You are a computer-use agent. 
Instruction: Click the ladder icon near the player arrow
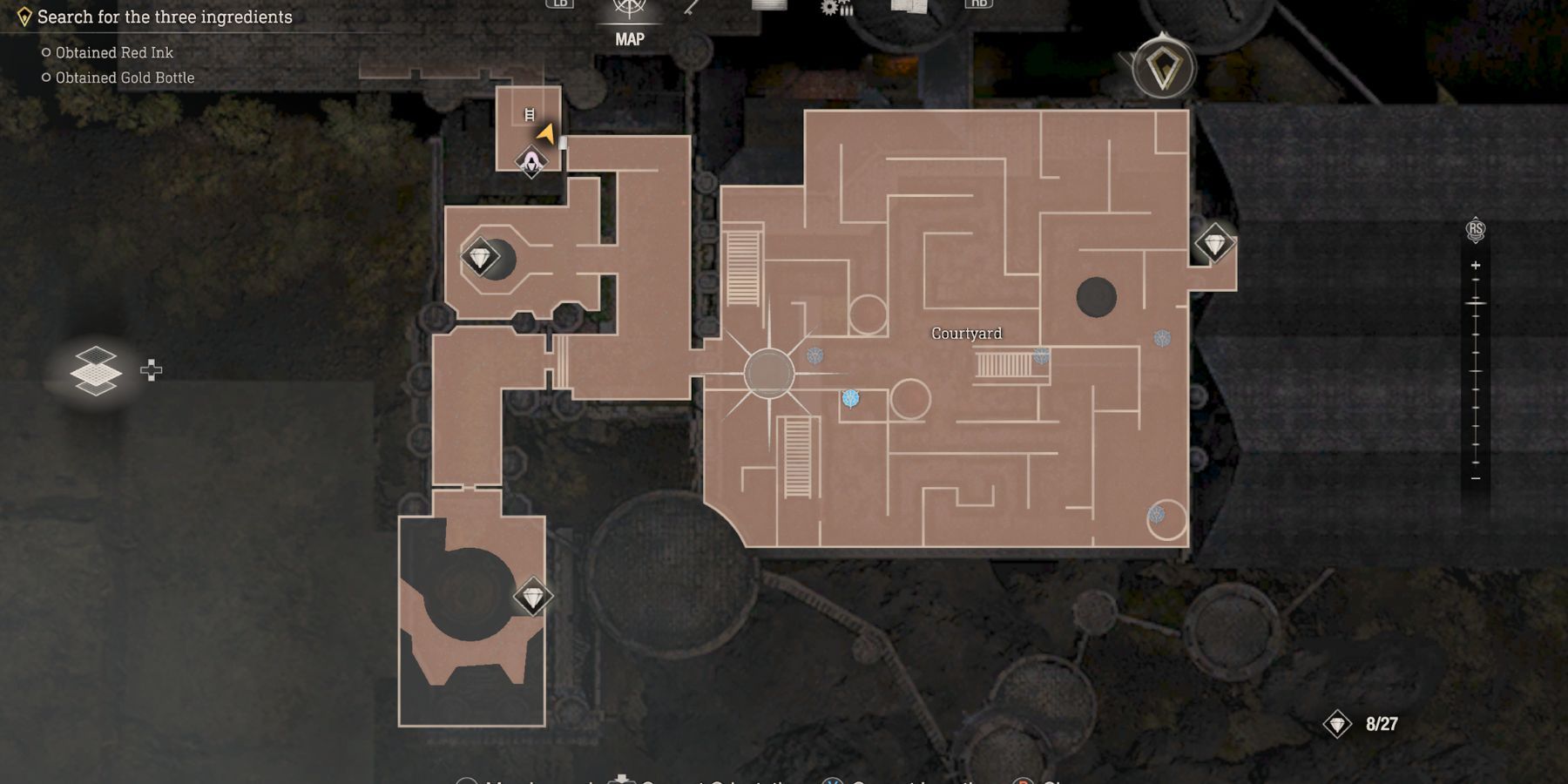[x=530, y=112]
